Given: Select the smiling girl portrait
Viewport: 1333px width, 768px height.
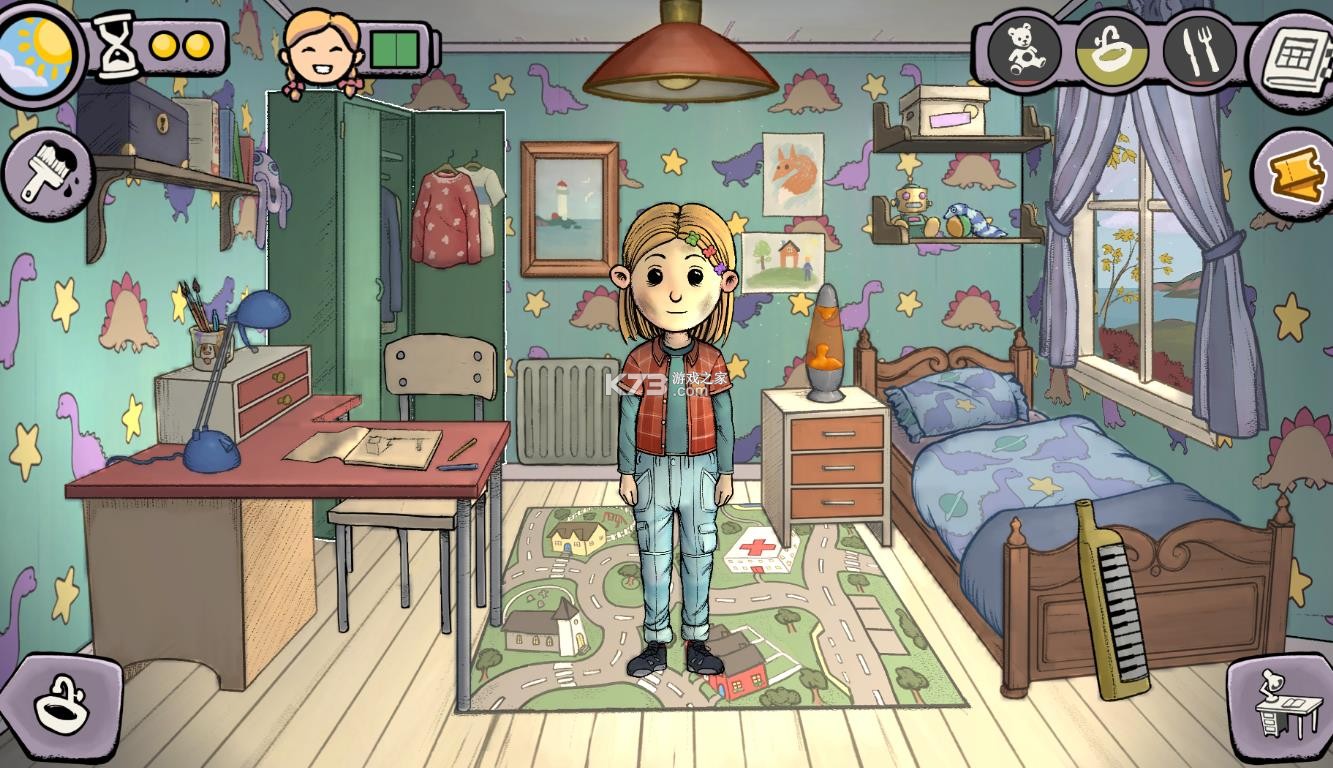Looking at the screenshot, I should (x=321, y=52).
